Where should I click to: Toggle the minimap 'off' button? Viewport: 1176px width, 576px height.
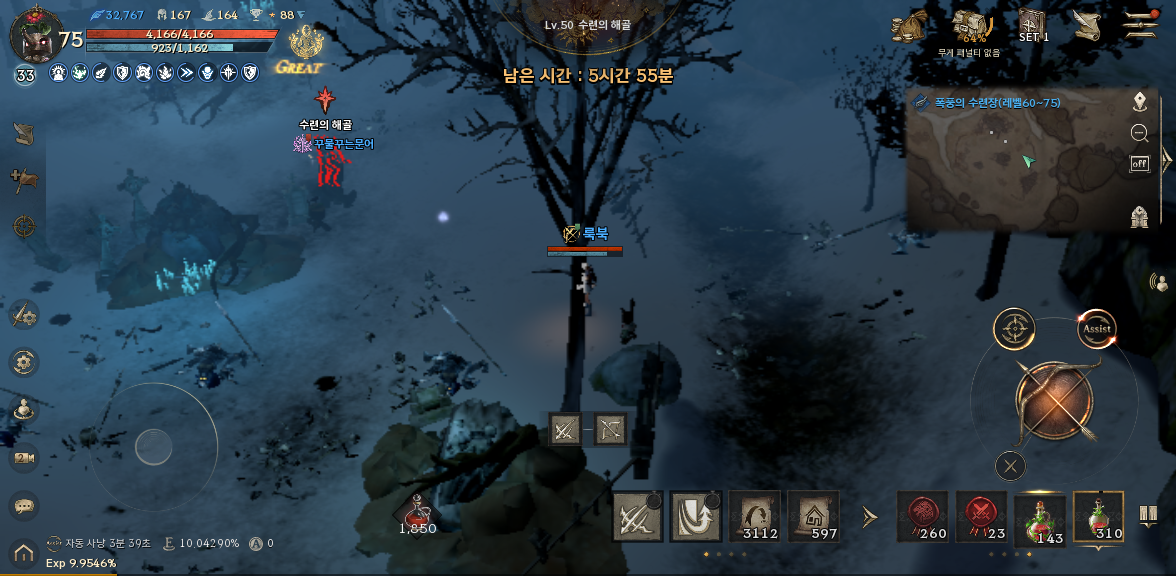(1139, 164)
